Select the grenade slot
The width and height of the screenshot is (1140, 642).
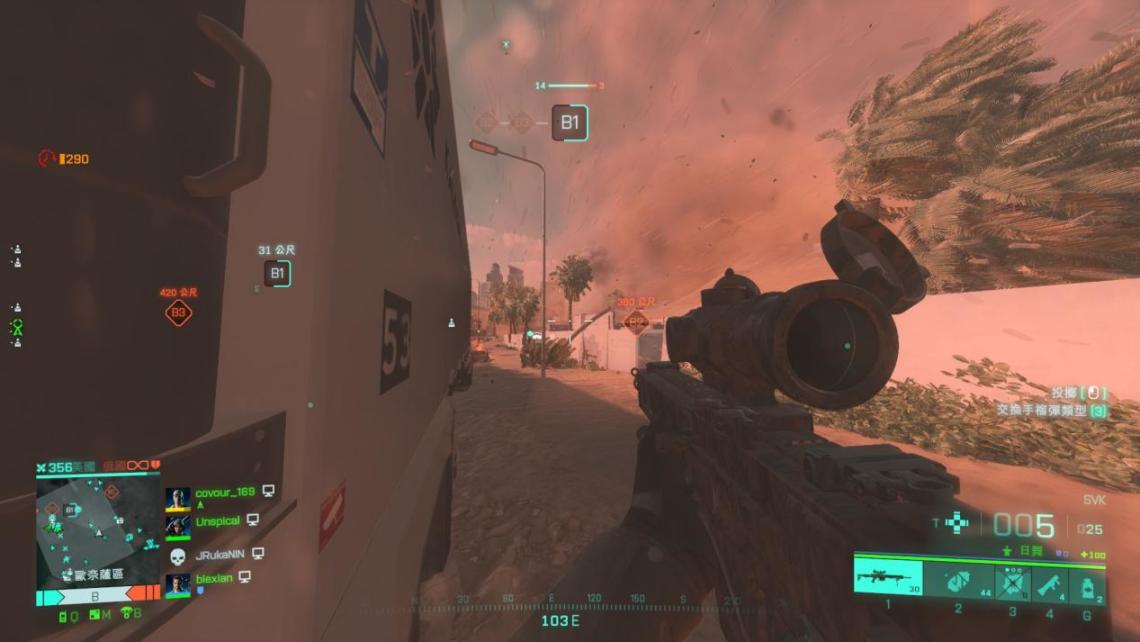point(1087,582)
